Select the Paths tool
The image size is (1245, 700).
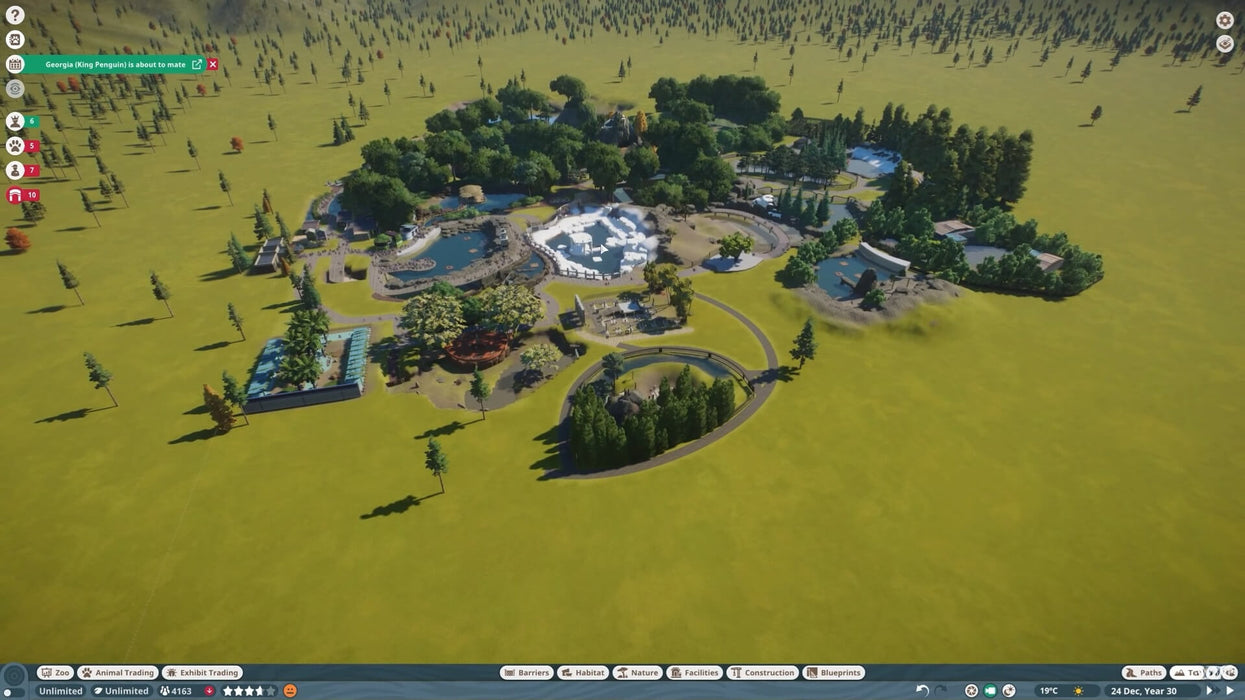pyautogui.click(x=1144, y=673)
